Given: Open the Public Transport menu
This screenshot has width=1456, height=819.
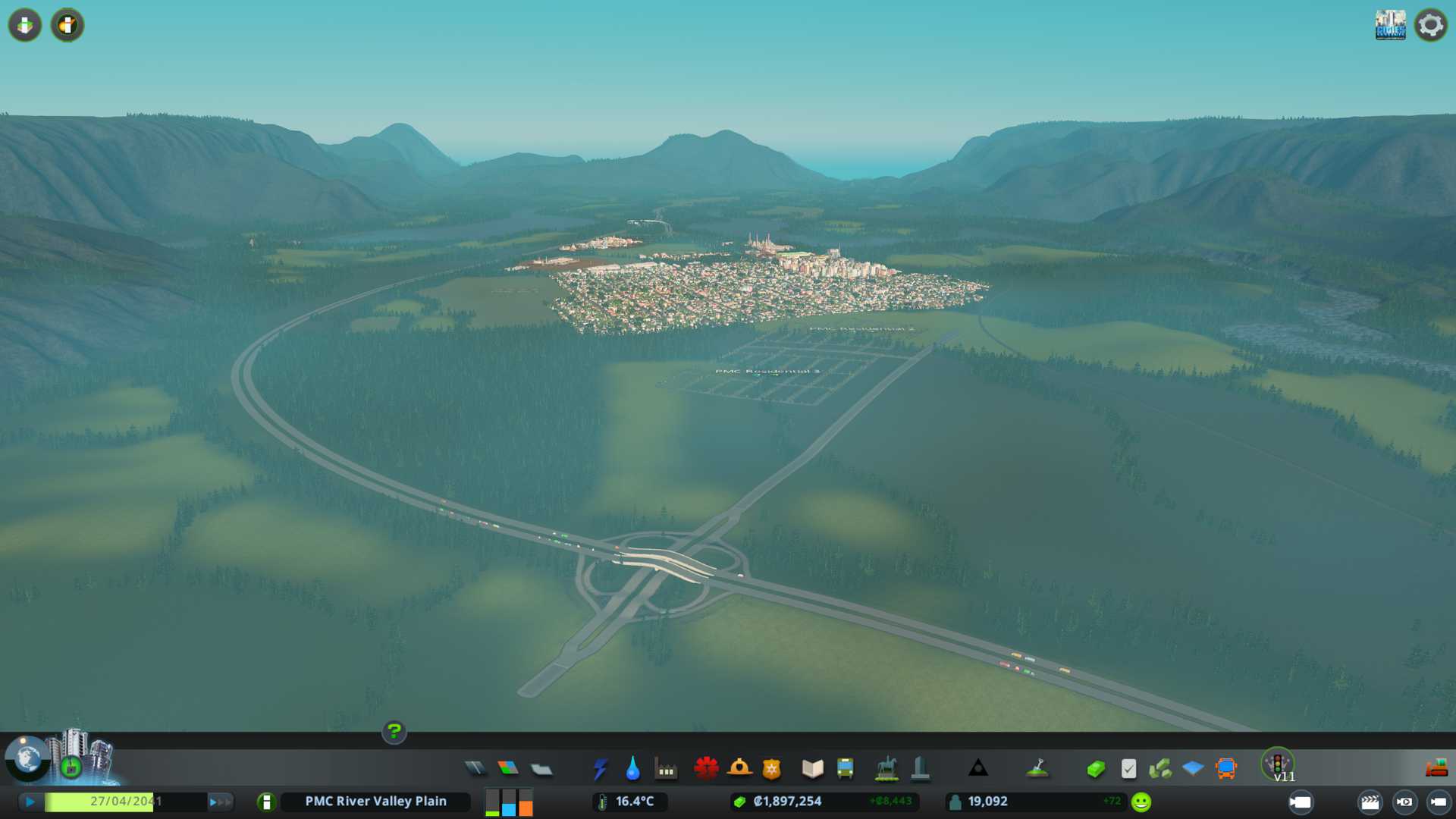Looking at the screenshot, I should click(x=845, y=768).
